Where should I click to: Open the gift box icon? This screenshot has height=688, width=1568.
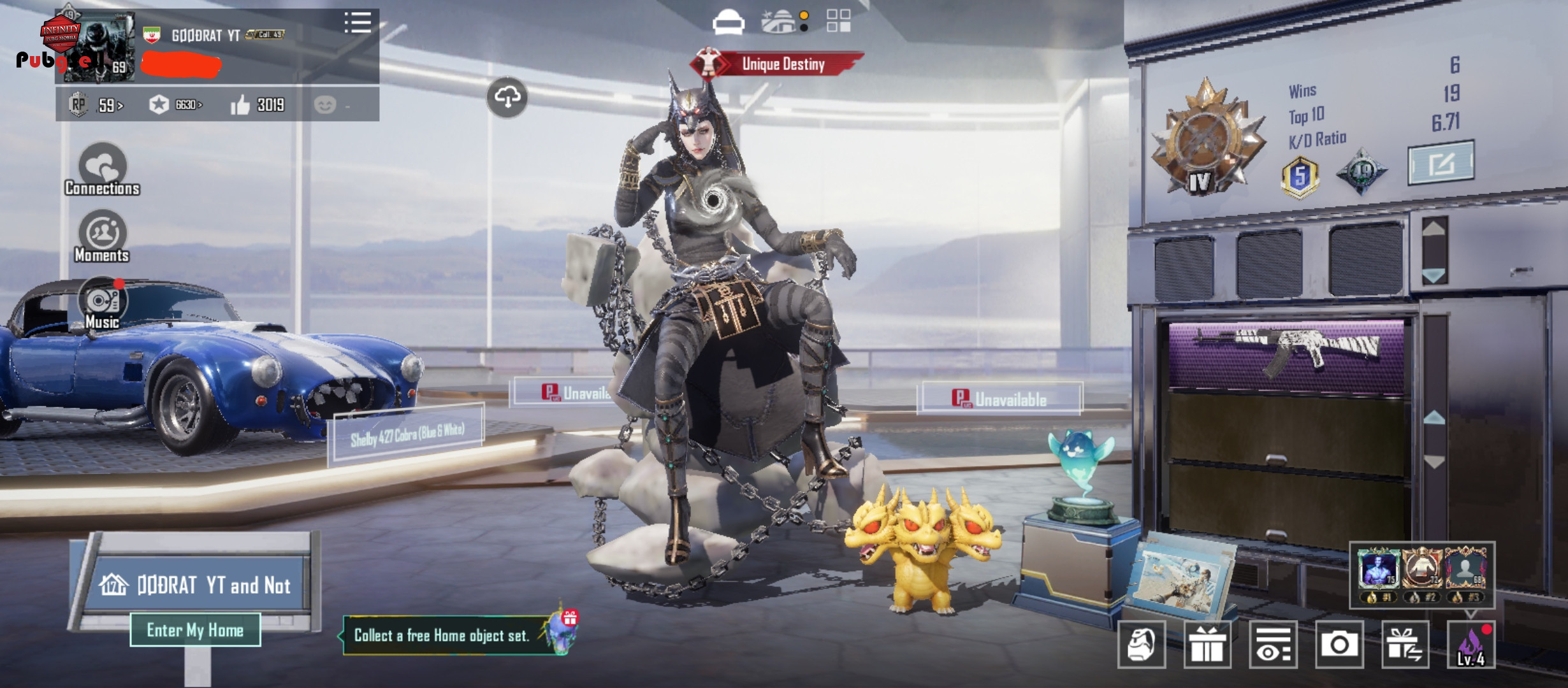point(1207,645)
